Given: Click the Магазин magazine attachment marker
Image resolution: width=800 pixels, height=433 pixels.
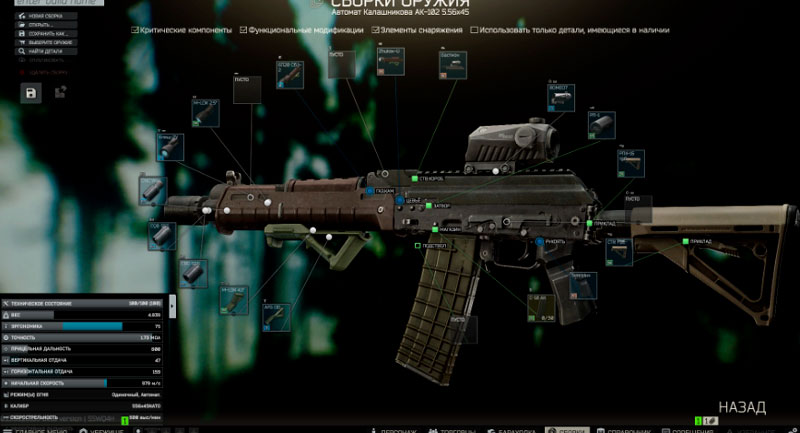Looking at the screenshot, I should 435,229.
